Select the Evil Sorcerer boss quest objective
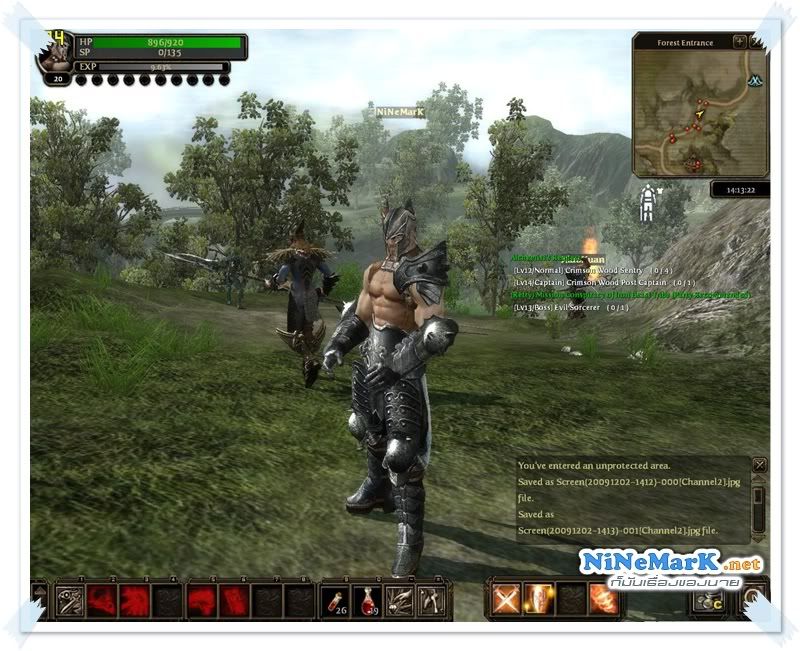Viewport: 800px width, 651px height. point(572,307)
